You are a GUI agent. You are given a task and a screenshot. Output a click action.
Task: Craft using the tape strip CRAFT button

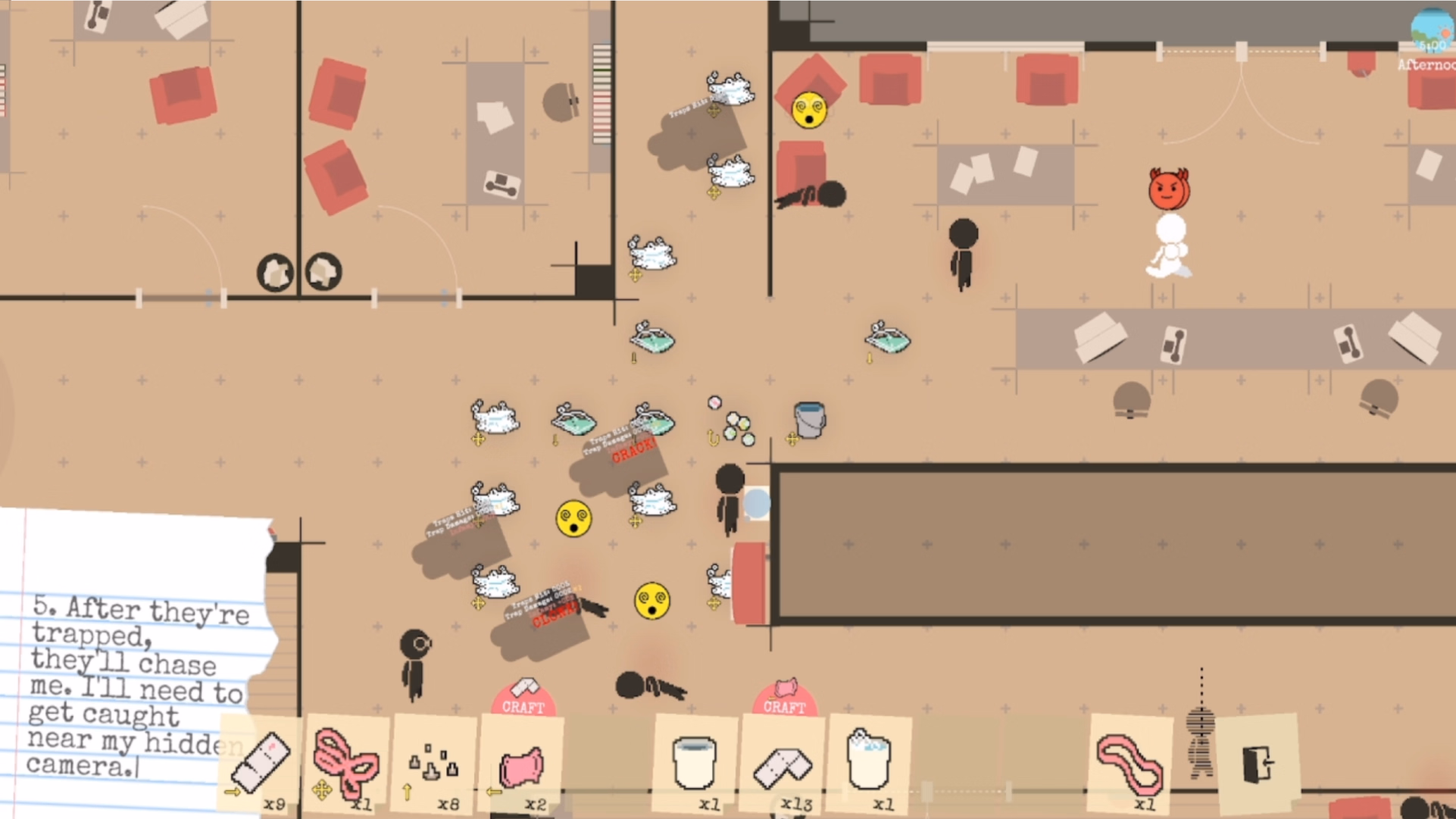coord(523,700)
